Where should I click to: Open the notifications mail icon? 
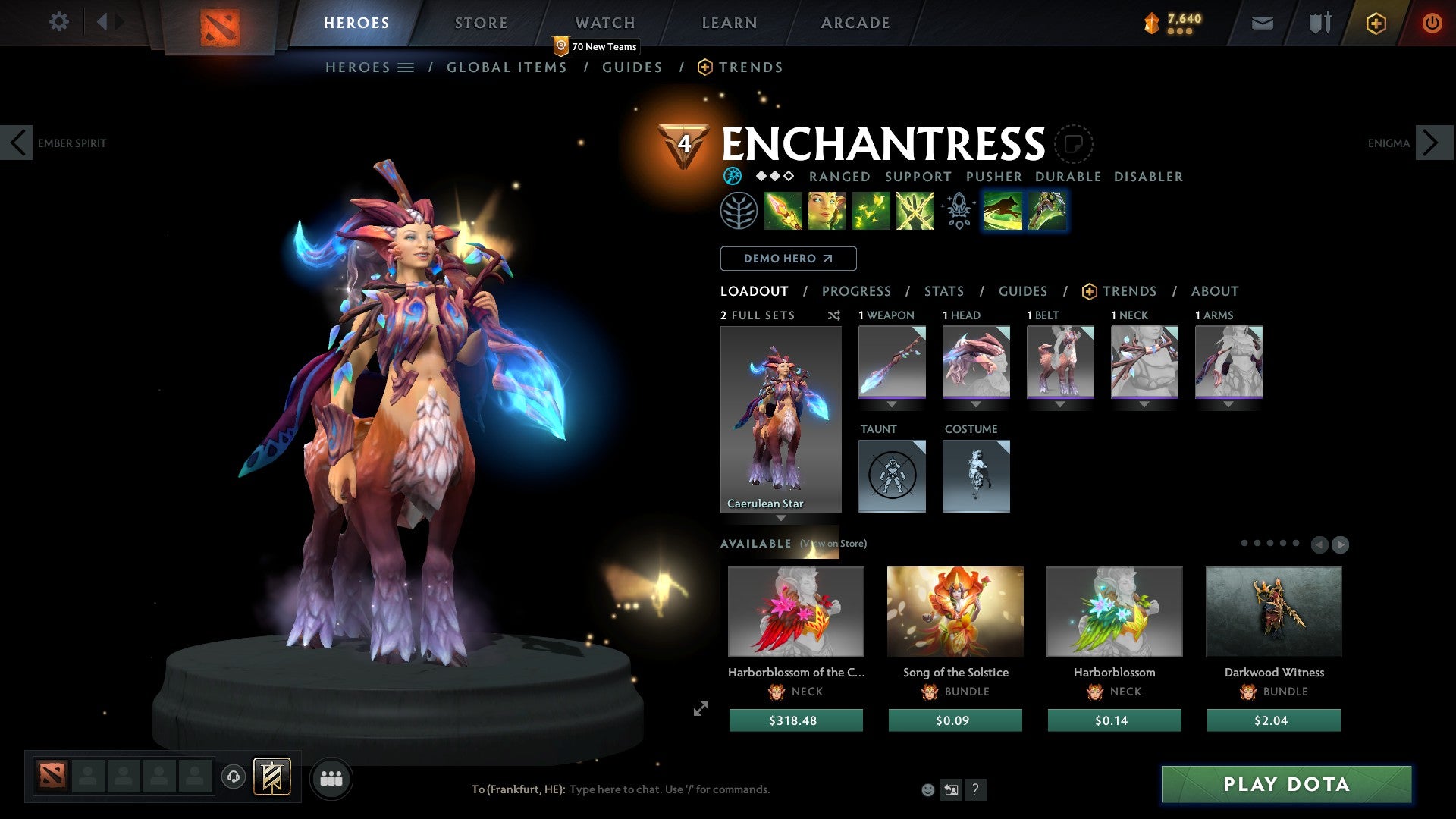(1262, 23)
